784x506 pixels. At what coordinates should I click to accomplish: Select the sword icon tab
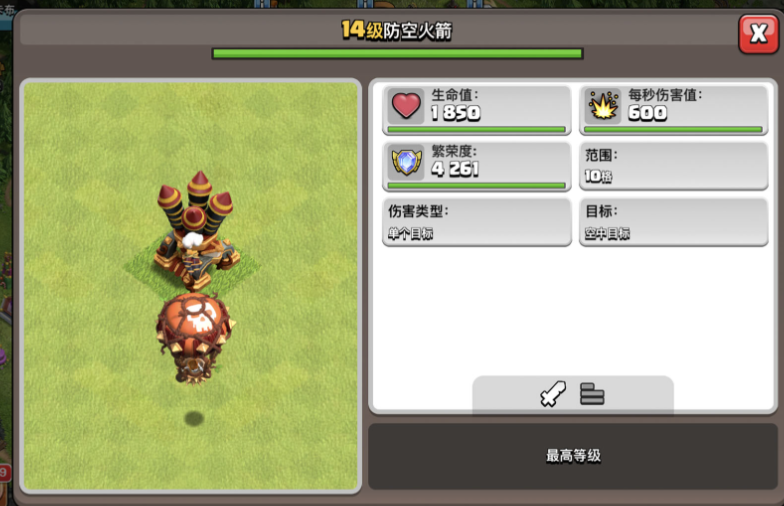[552, 394]
